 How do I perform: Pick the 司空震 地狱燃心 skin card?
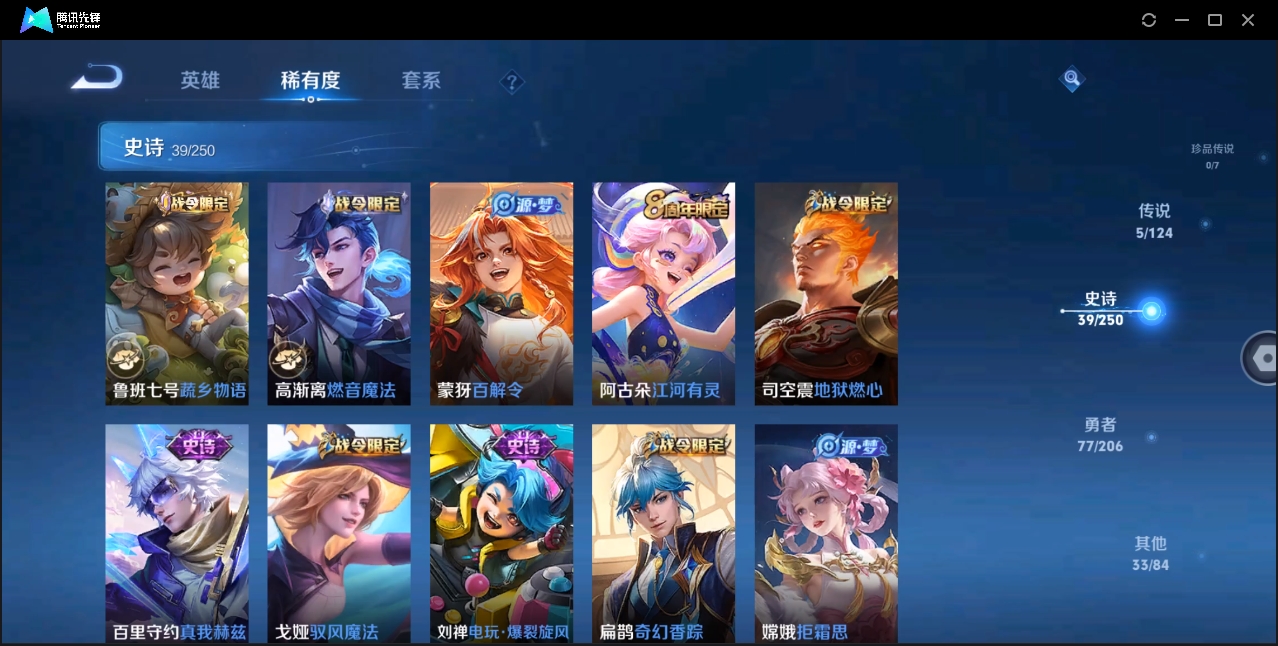pyautogui.click(x=826, y=293)
